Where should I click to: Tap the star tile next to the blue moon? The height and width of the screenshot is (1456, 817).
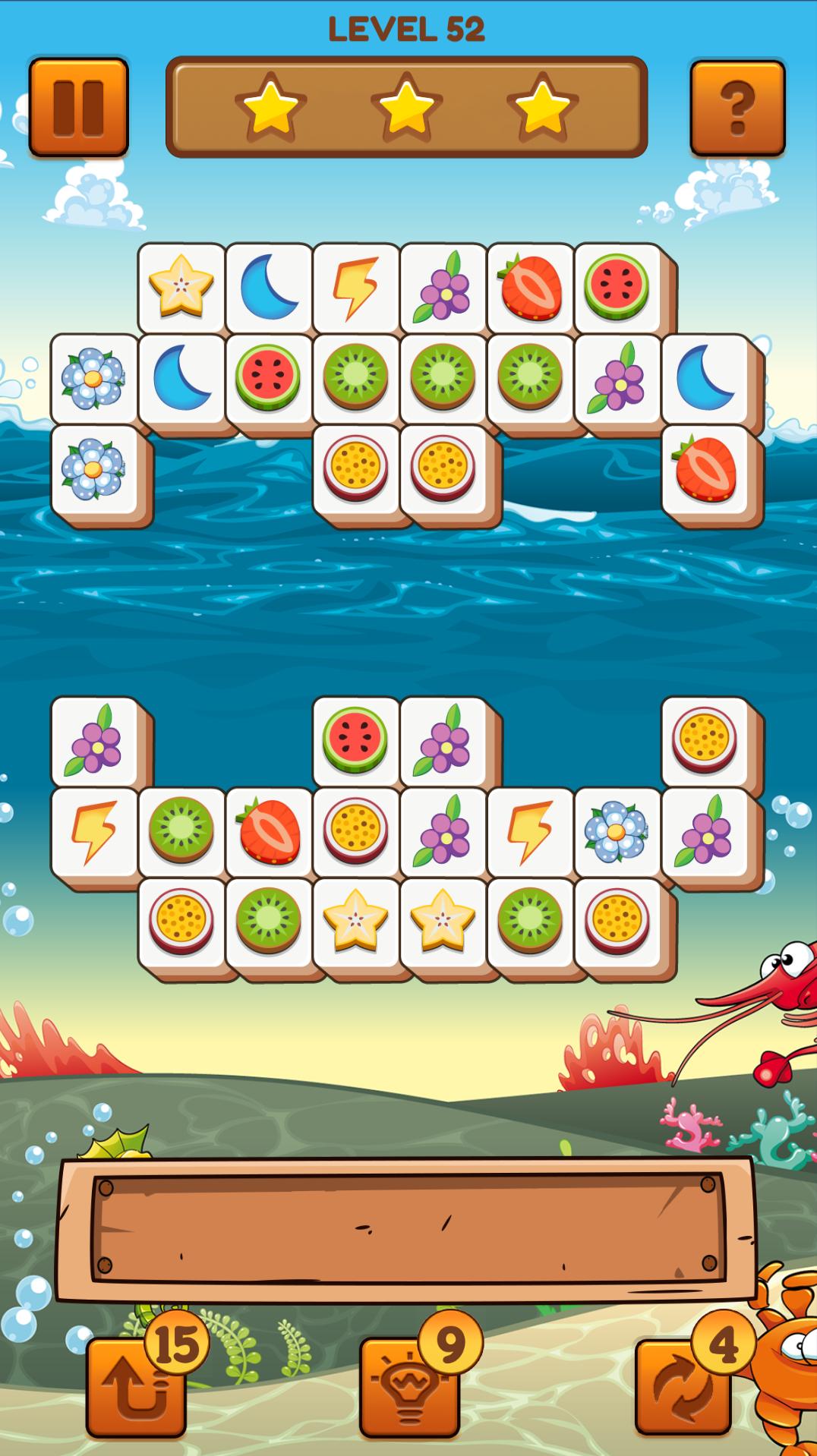pyautogui.click(x=181, y=287)
